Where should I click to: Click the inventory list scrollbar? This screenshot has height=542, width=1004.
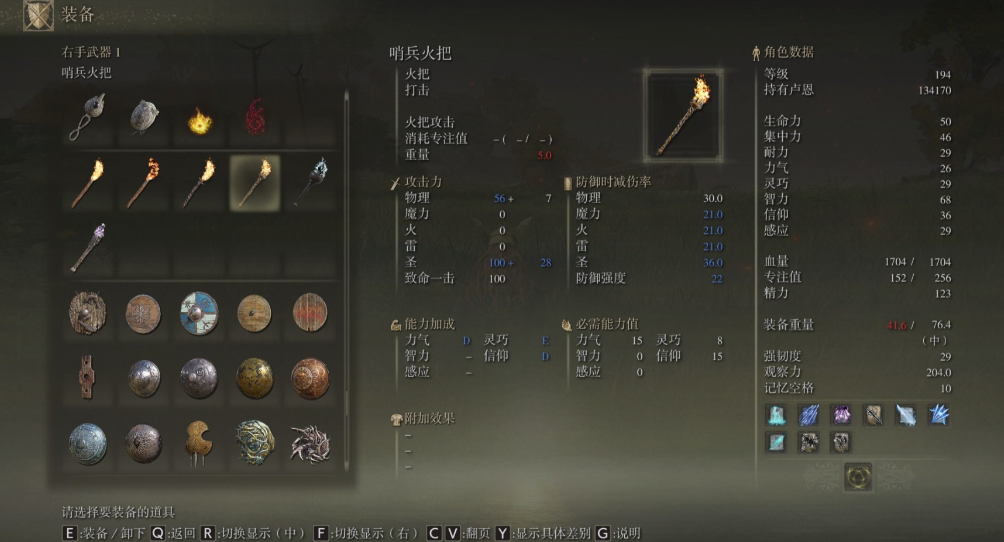tap(347, 200)
